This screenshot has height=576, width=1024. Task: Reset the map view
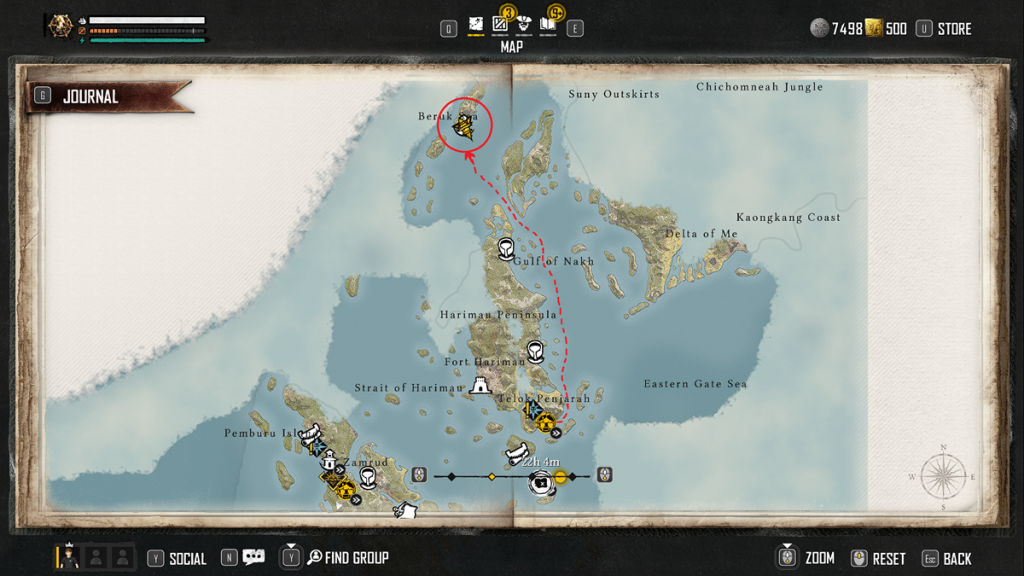[x=888, y=559]
